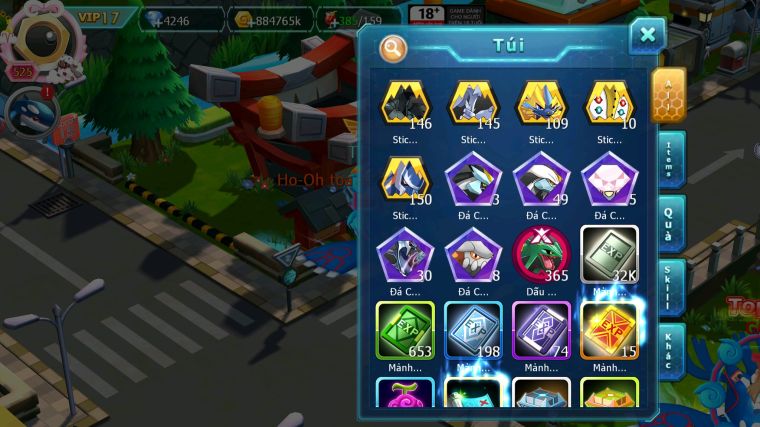
Task: Select the blue EXP shard with 198
Action: coord(473,330)
